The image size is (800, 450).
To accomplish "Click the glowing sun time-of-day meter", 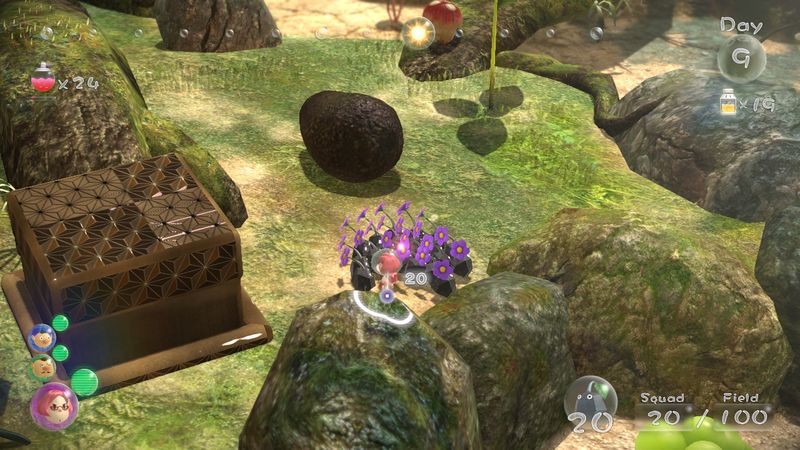I will pos(417,33).
